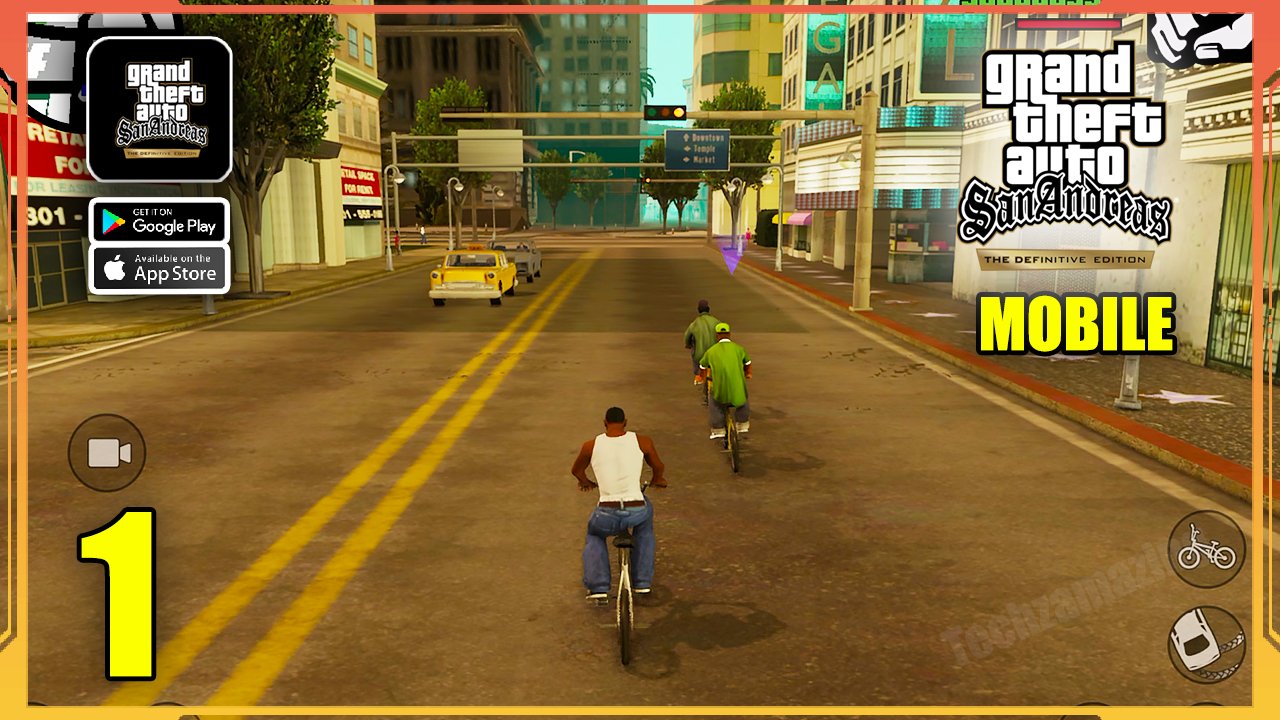
Task: Toggle the green light on the traffic signal
Action: (651, 112)
